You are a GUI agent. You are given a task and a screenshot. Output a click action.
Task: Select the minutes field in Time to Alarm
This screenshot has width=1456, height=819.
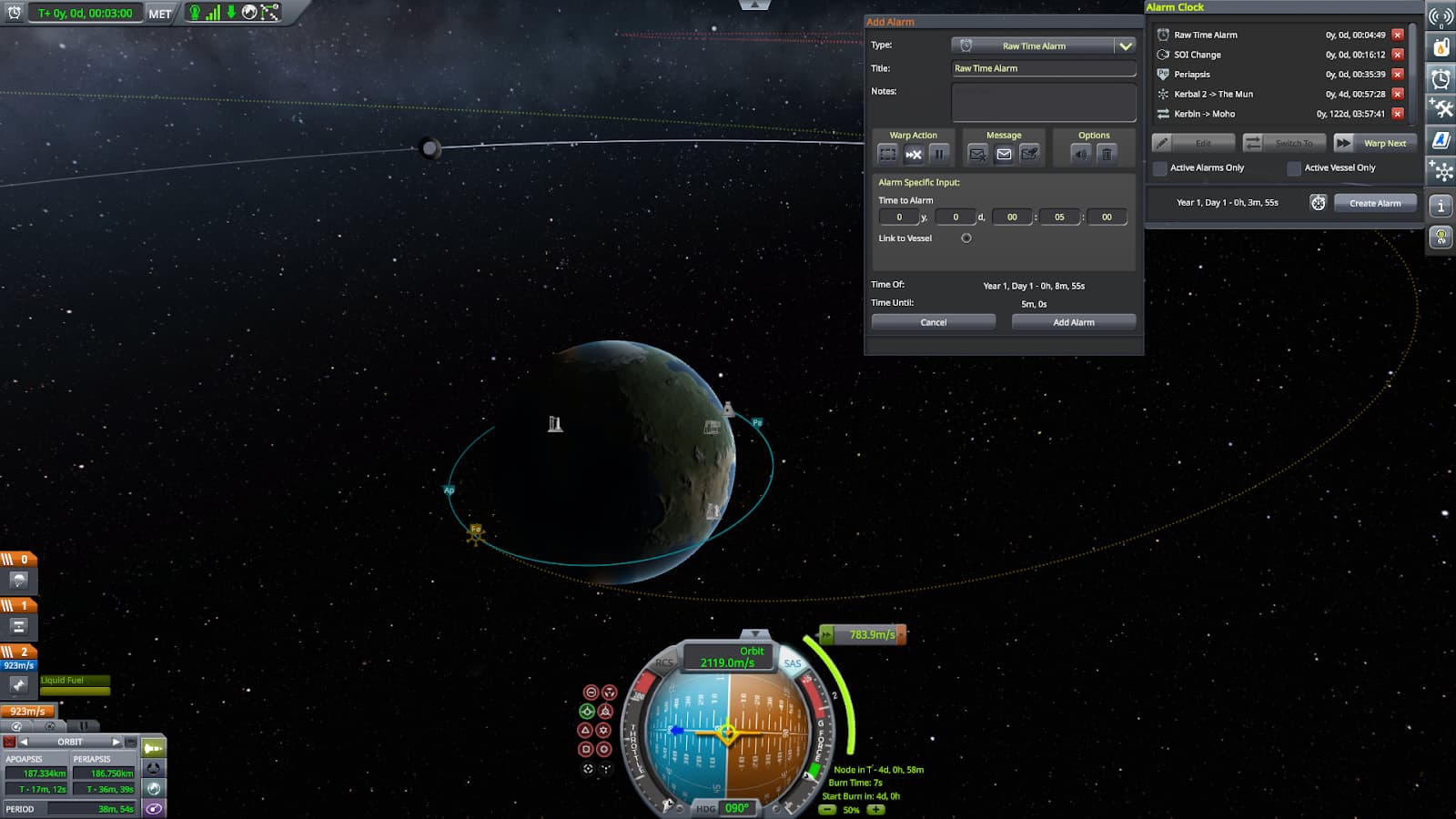(x=1059, y=217)
